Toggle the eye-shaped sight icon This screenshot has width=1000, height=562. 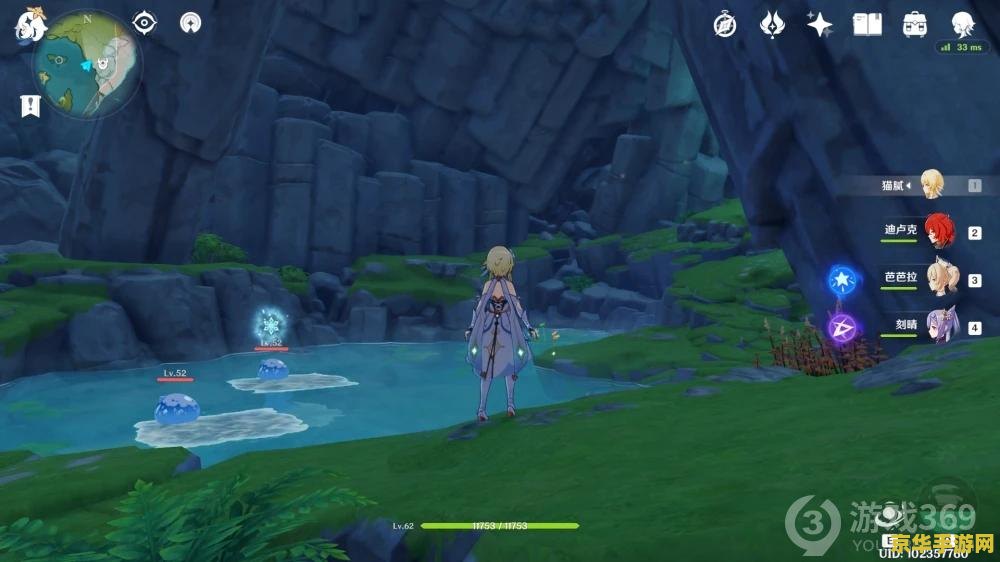click(x=145, y=22)
